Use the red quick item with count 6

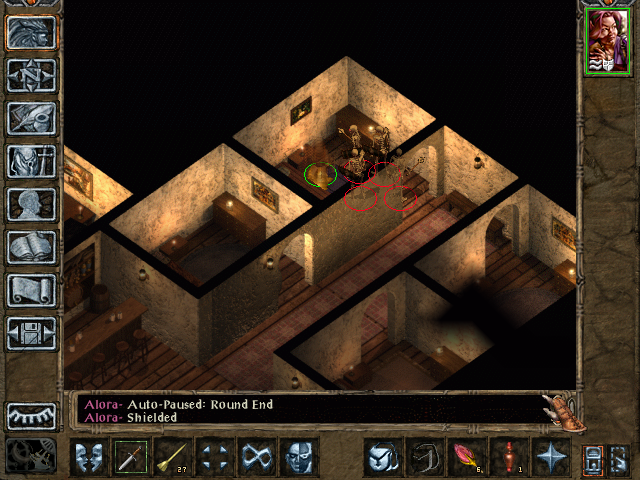pos(465,457)
